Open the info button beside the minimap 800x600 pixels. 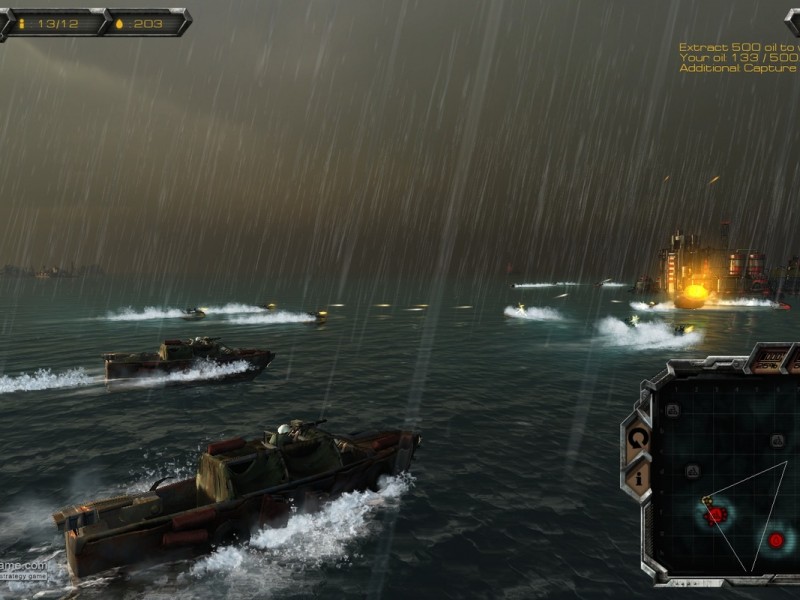click(638, 477)
